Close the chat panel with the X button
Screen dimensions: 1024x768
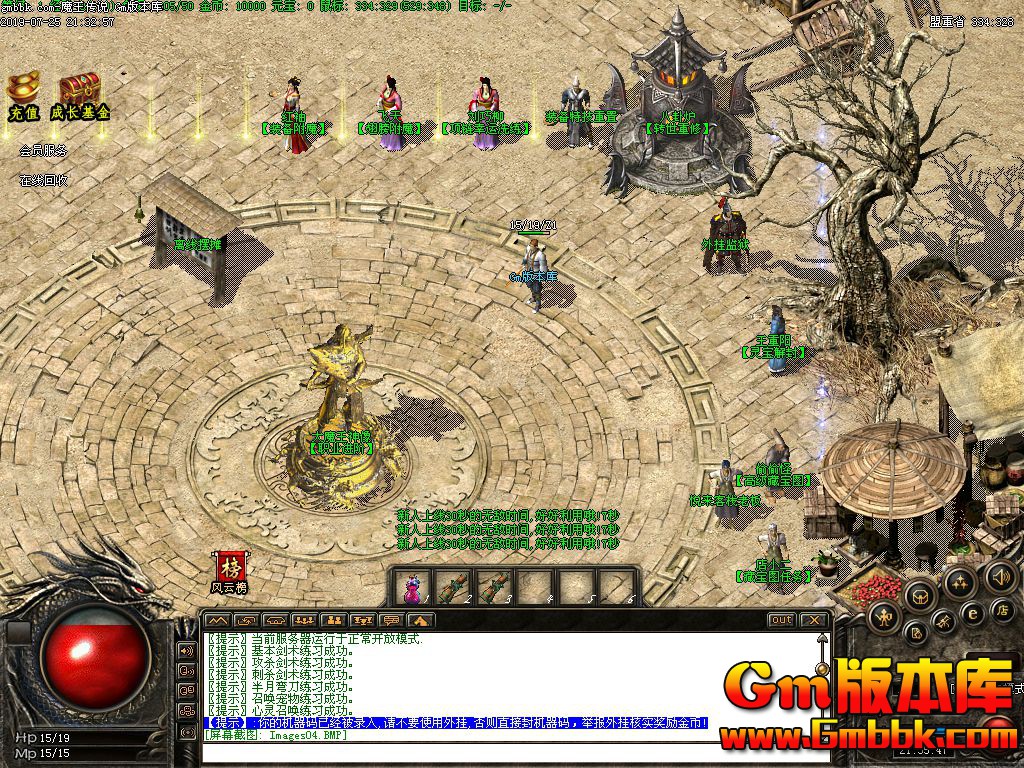815,620
